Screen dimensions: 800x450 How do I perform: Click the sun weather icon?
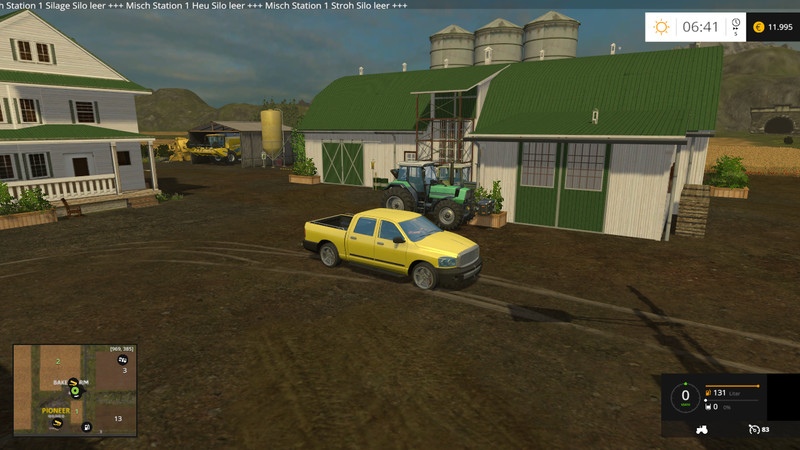(661, 27)
